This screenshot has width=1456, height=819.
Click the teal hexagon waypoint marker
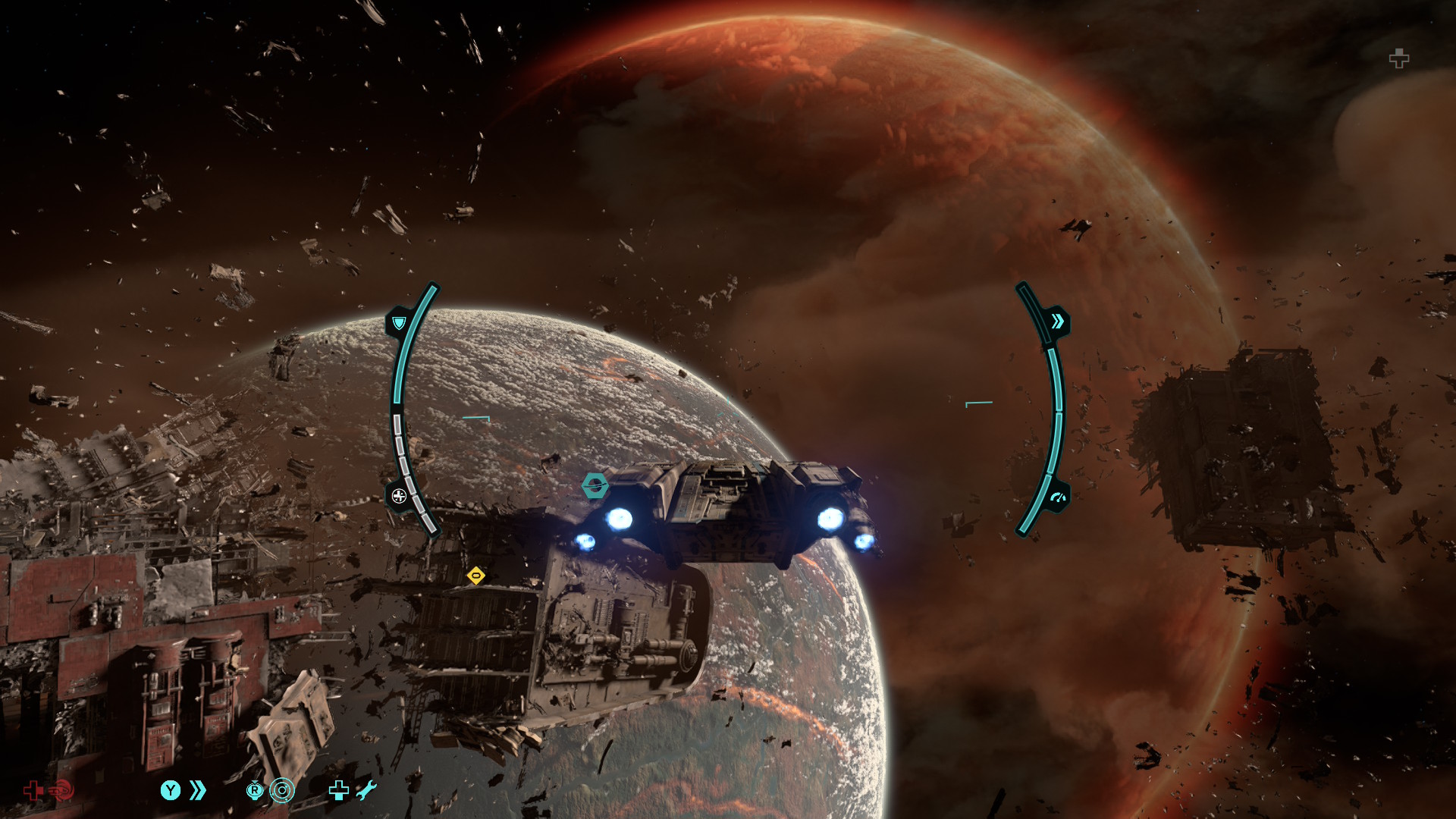pos(595,486)
